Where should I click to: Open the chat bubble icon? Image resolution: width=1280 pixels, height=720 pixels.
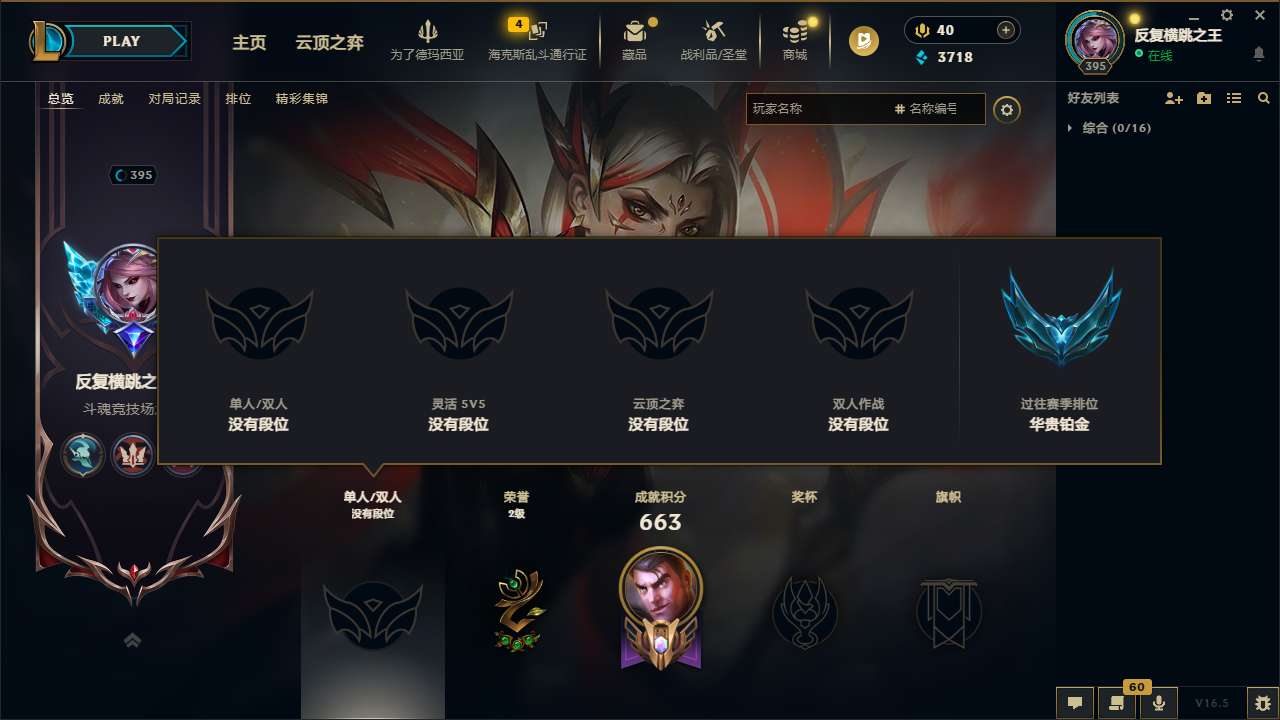1074,703
